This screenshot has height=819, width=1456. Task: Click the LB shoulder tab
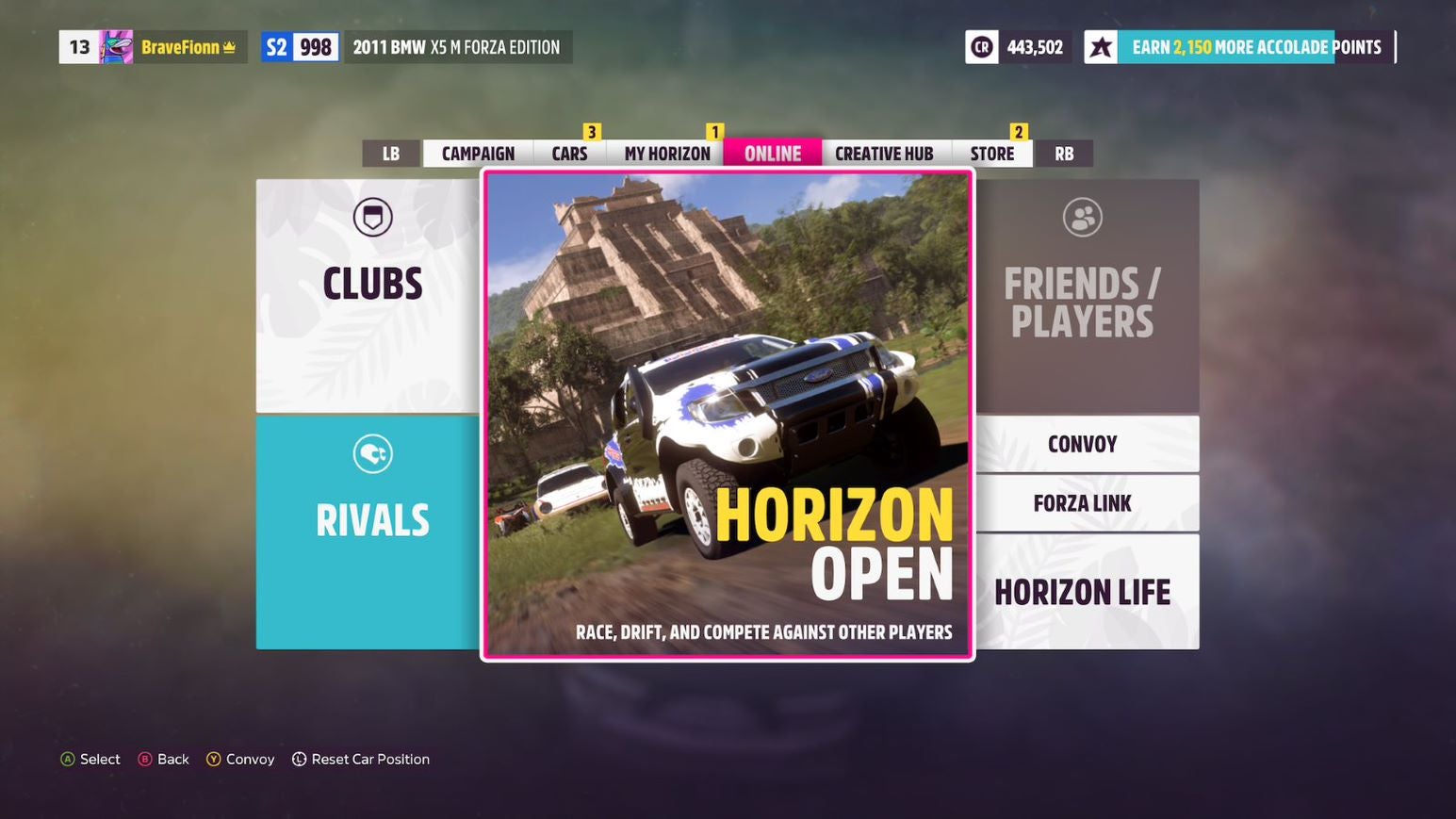click(390, 153)
